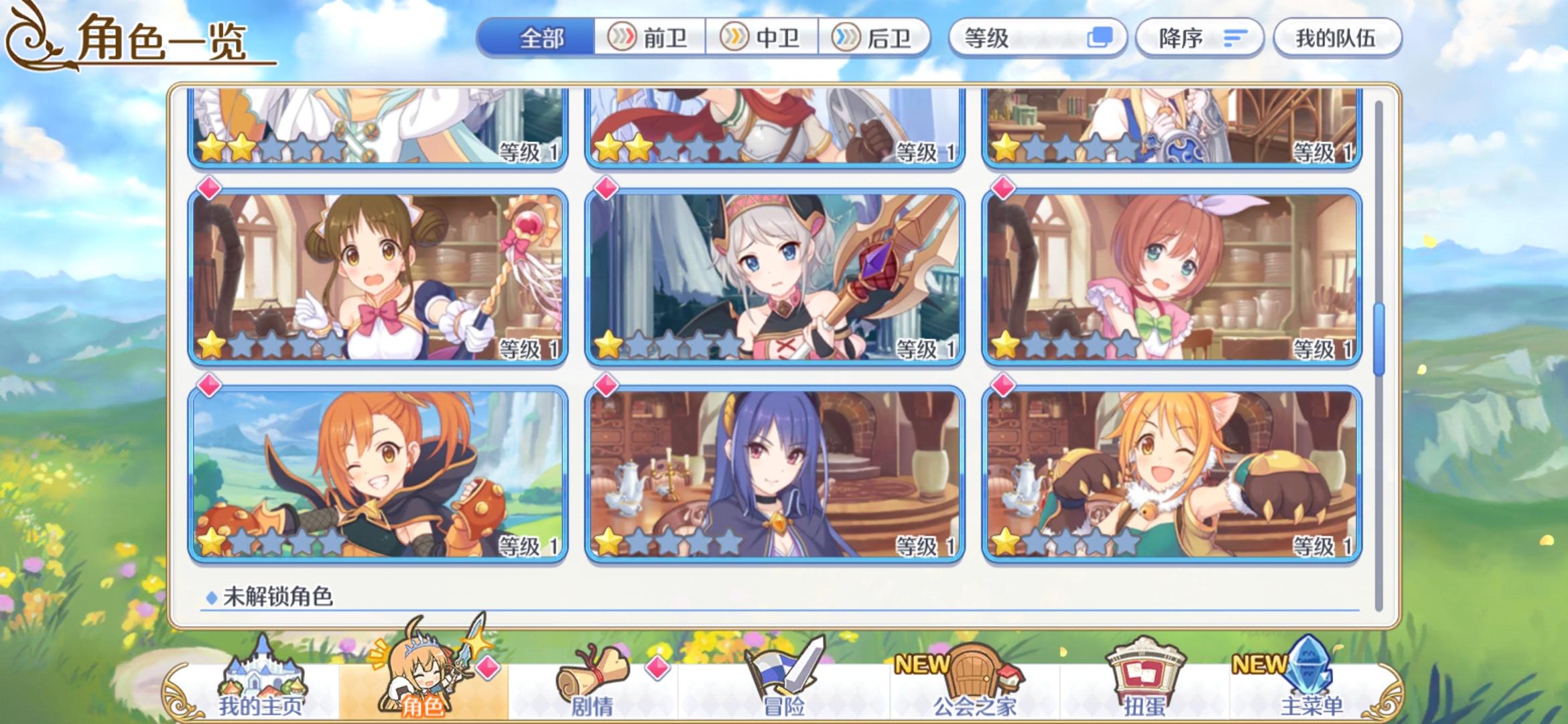Select the 全部 all-characters filter

click(543, 38)
